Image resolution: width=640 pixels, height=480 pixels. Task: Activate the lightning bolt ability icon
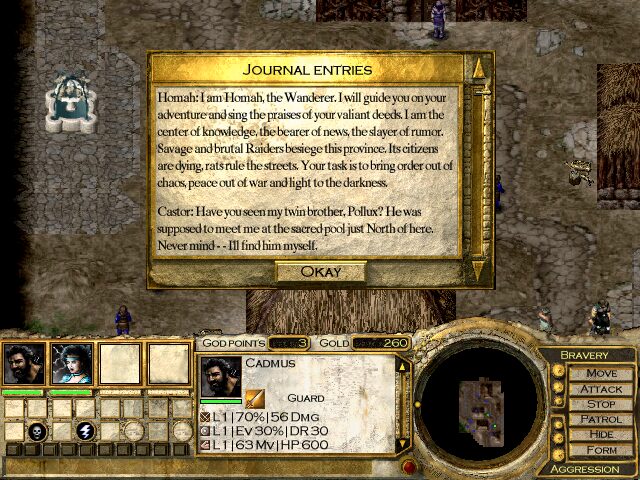[x=86, y=431]
